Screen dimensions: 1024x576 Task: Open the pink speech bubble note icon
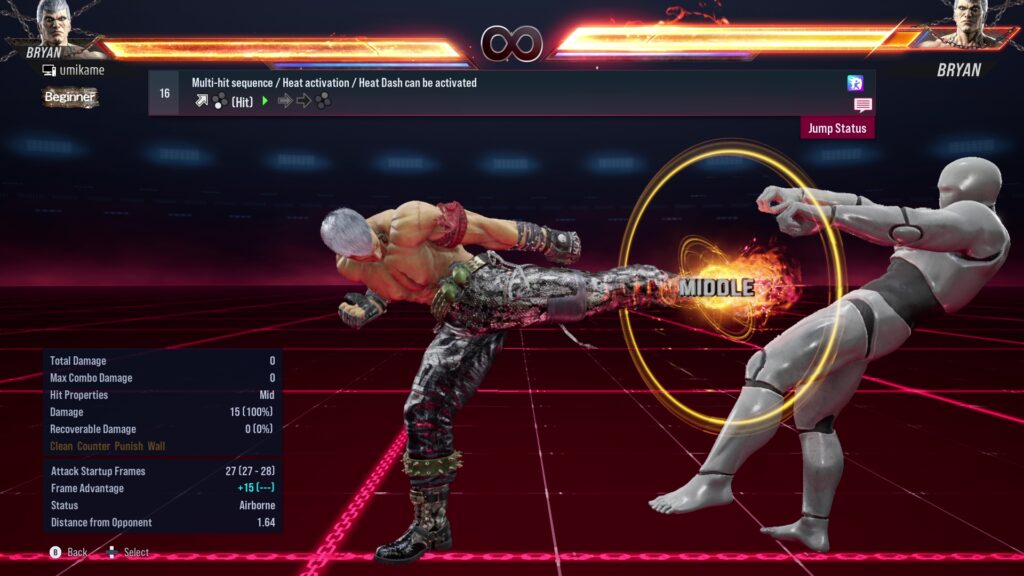pyautogui.click(x=862, y=104)
